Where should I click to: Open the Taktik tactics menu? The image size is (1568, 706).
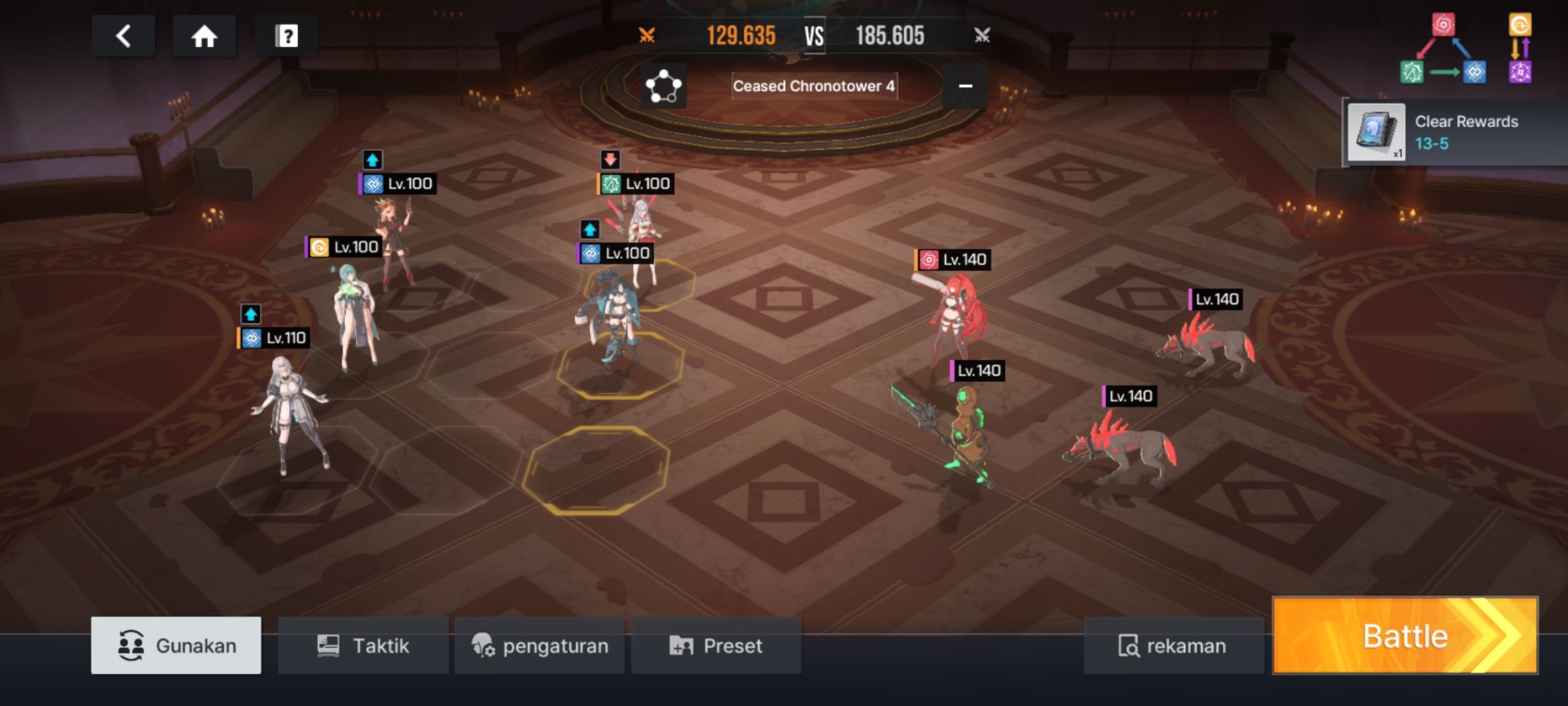(363, 646)
